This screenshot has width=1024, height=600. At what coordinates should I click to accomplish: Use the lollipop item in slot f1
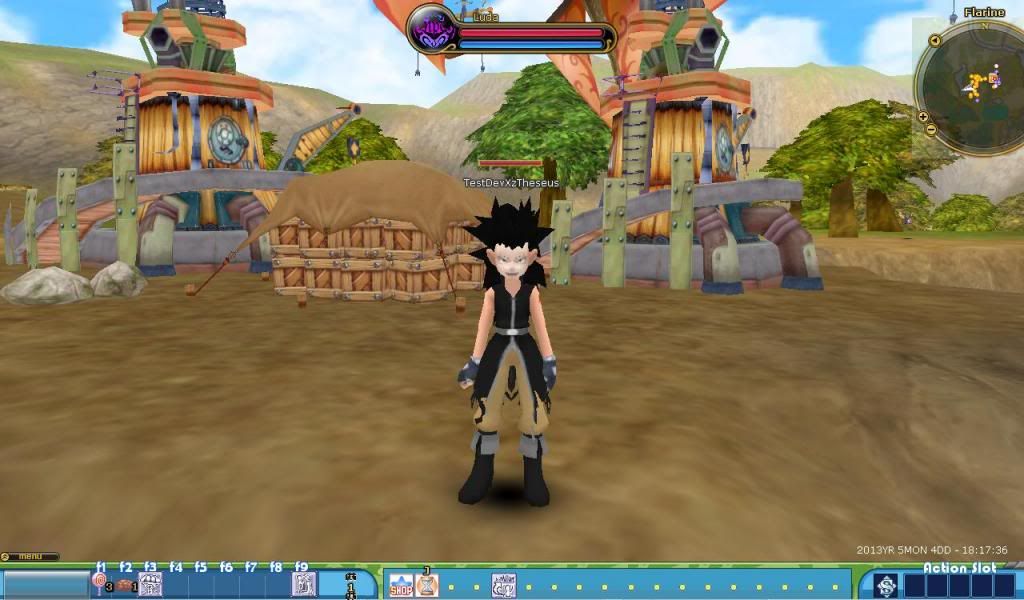pos(100,582)
